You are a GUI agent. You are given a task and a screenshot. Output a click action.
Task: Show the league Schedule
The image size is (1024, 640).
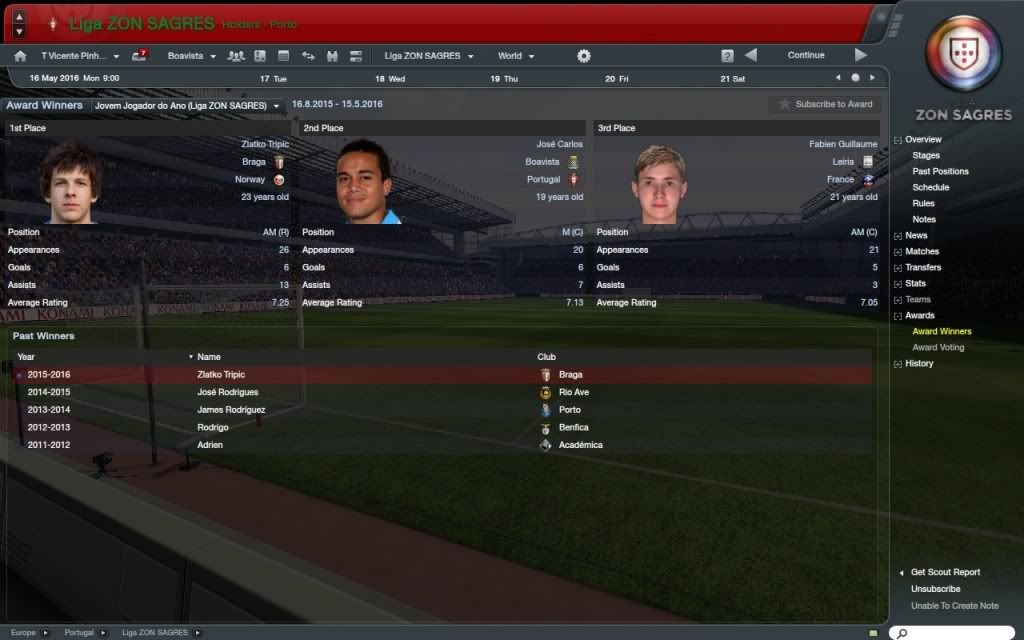(x=930, y=188)
